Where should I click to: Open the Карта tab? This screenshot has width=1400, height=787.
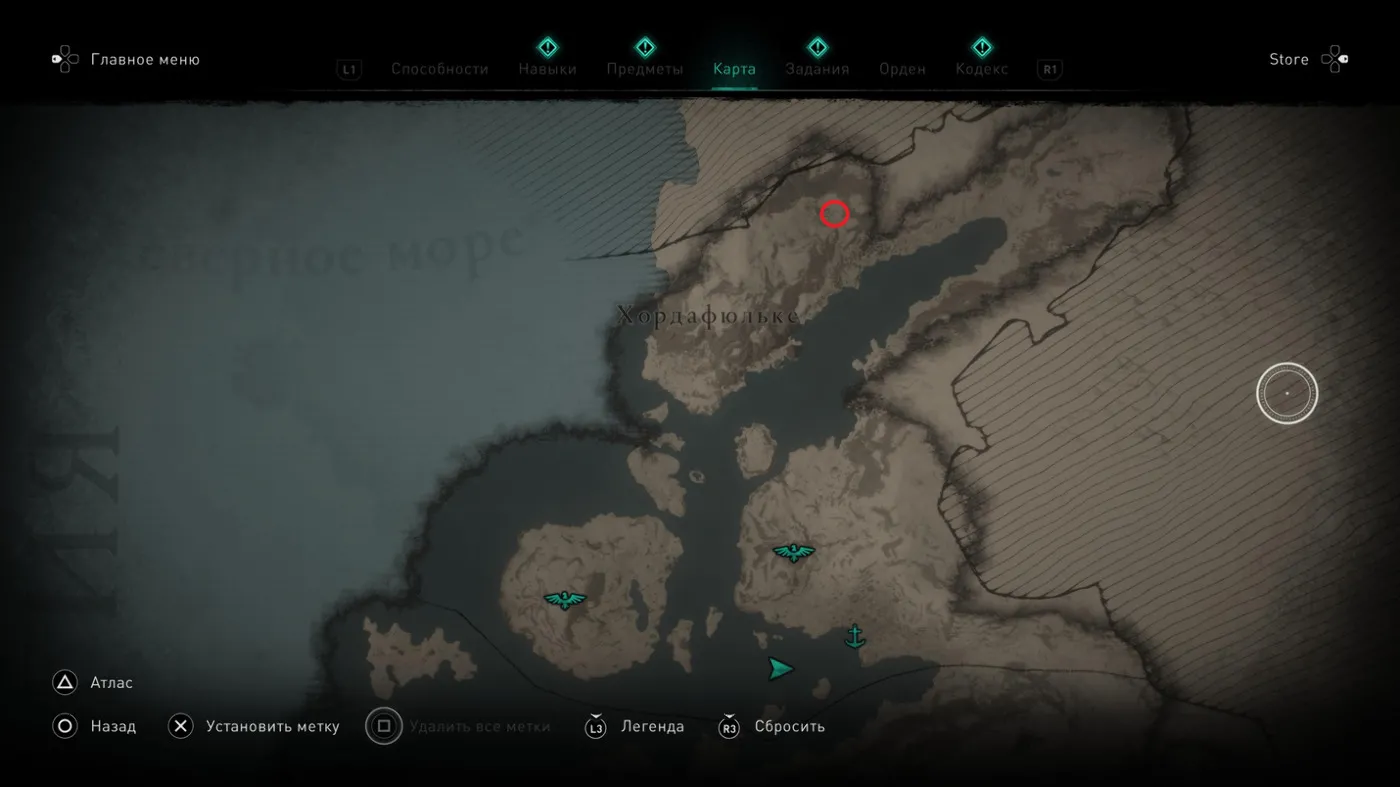click(734, 69)
